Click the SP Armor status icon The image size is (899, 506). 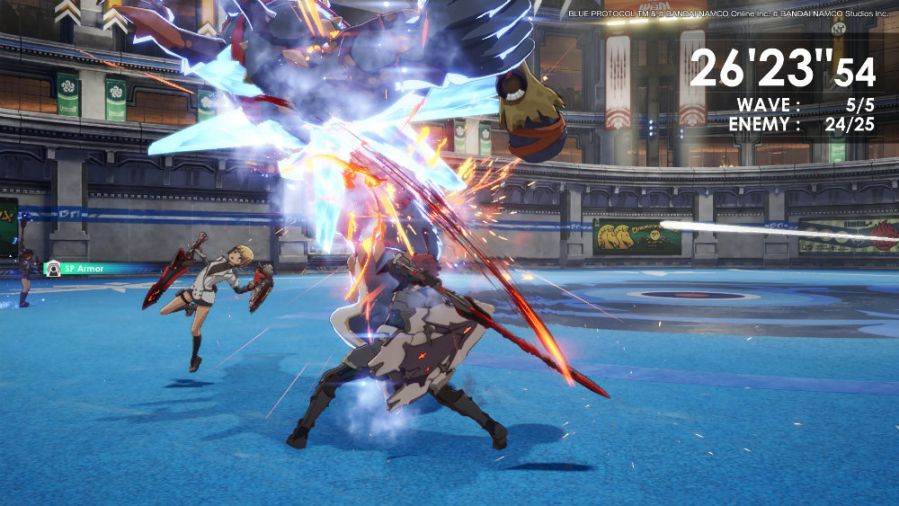tap(52, 268)
